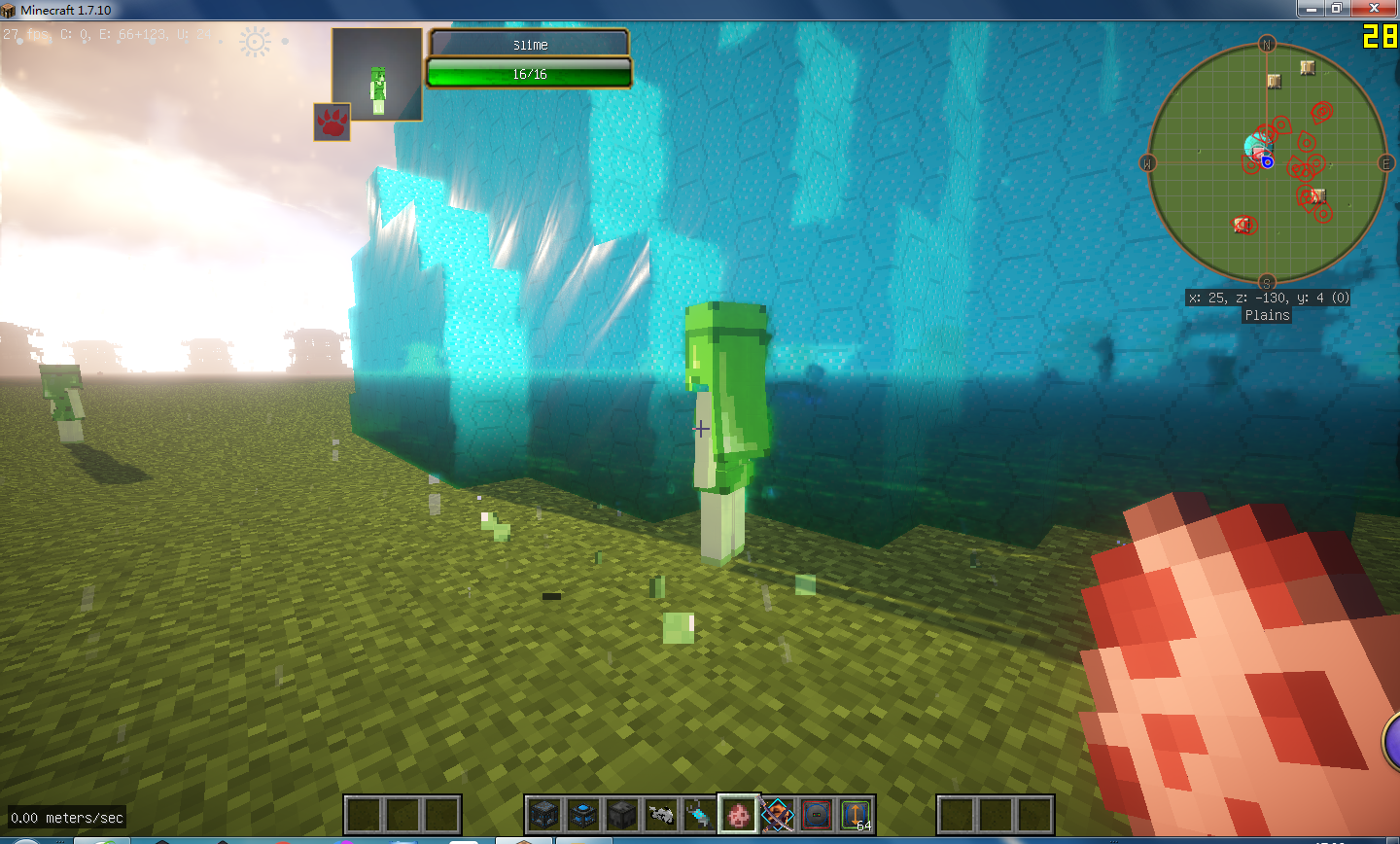Choose the orange arrow item stack of 64
The image size is (1400, 844).
tap(855, 815)
